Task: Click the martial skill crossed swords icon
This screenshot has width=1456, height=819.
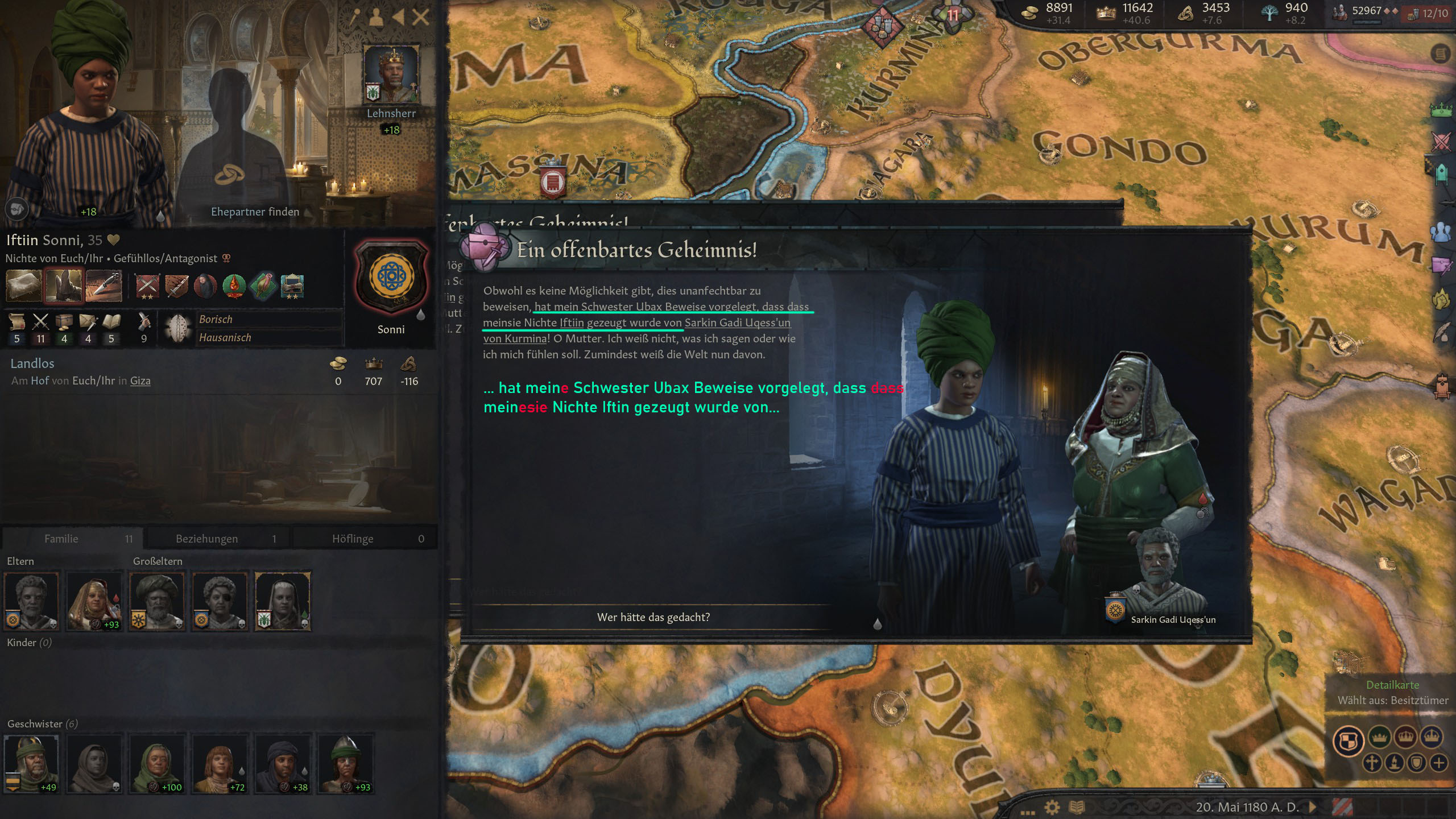Action: (40, 322)
